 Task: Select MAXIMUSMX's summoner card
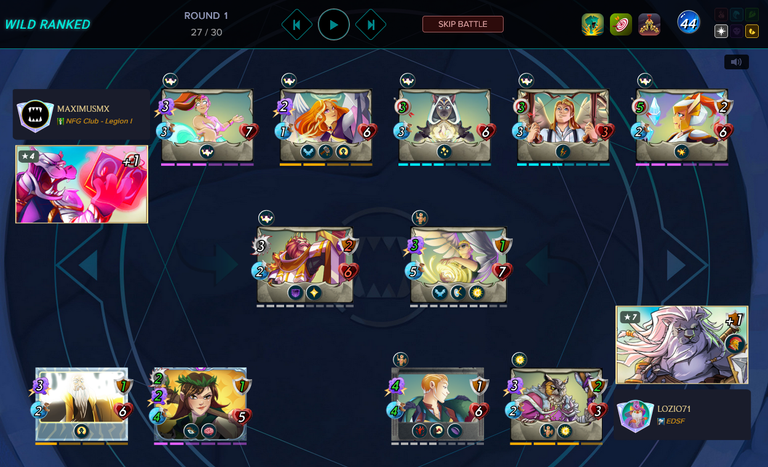pos(82,184)
